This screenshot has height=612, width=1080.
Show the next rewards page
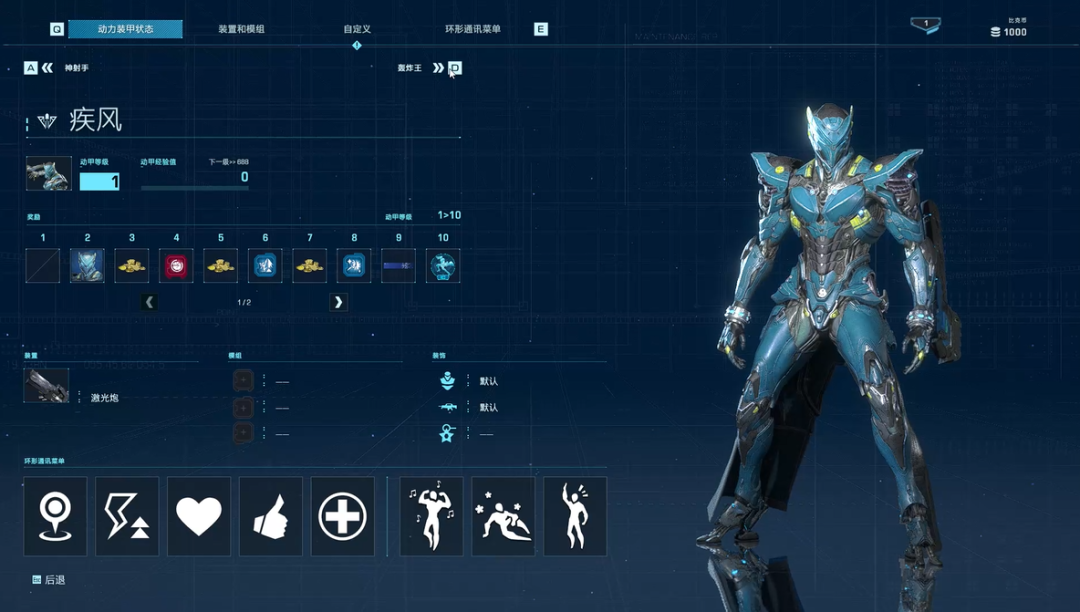339,302
